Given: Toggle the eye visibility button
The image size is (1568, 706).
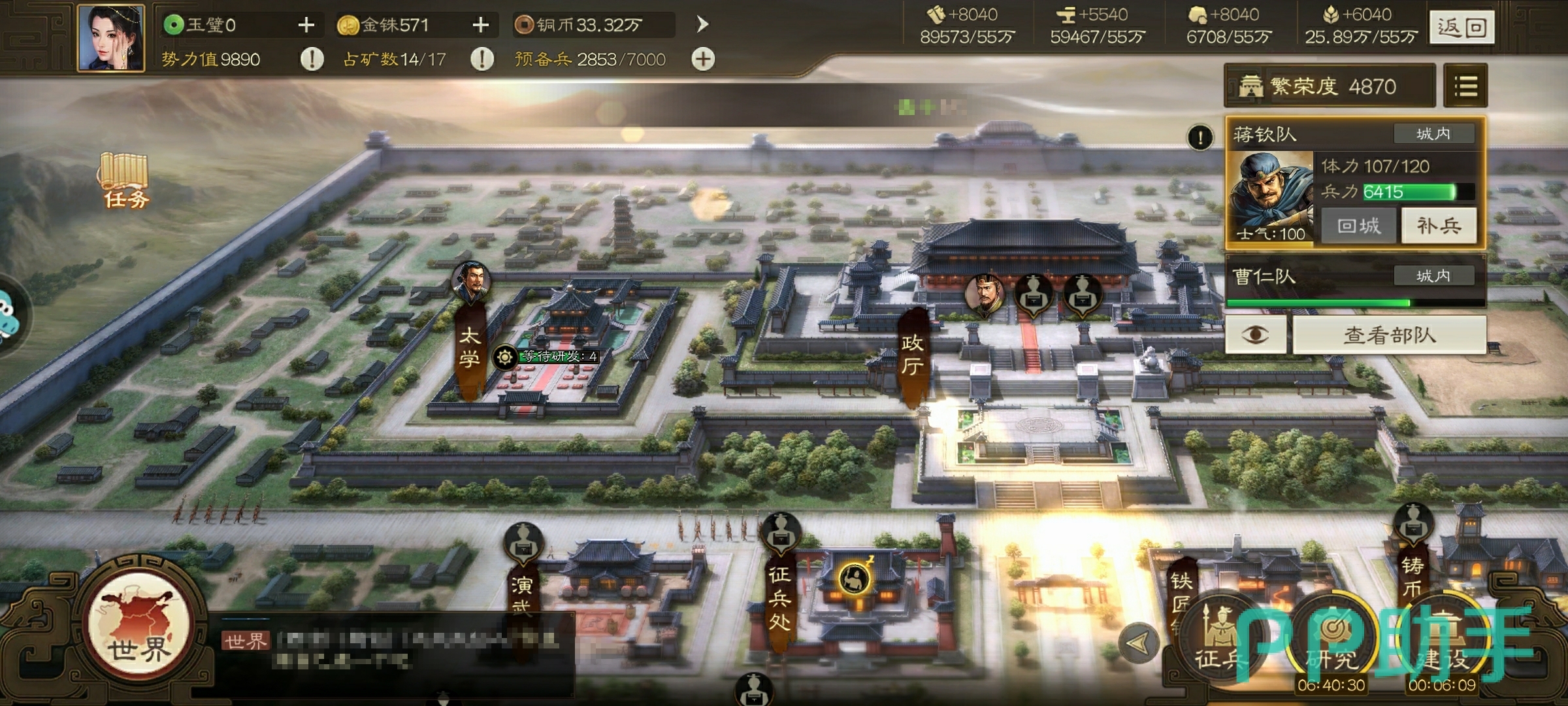Looking at the screenshot, I should (x=1255, y=335).
